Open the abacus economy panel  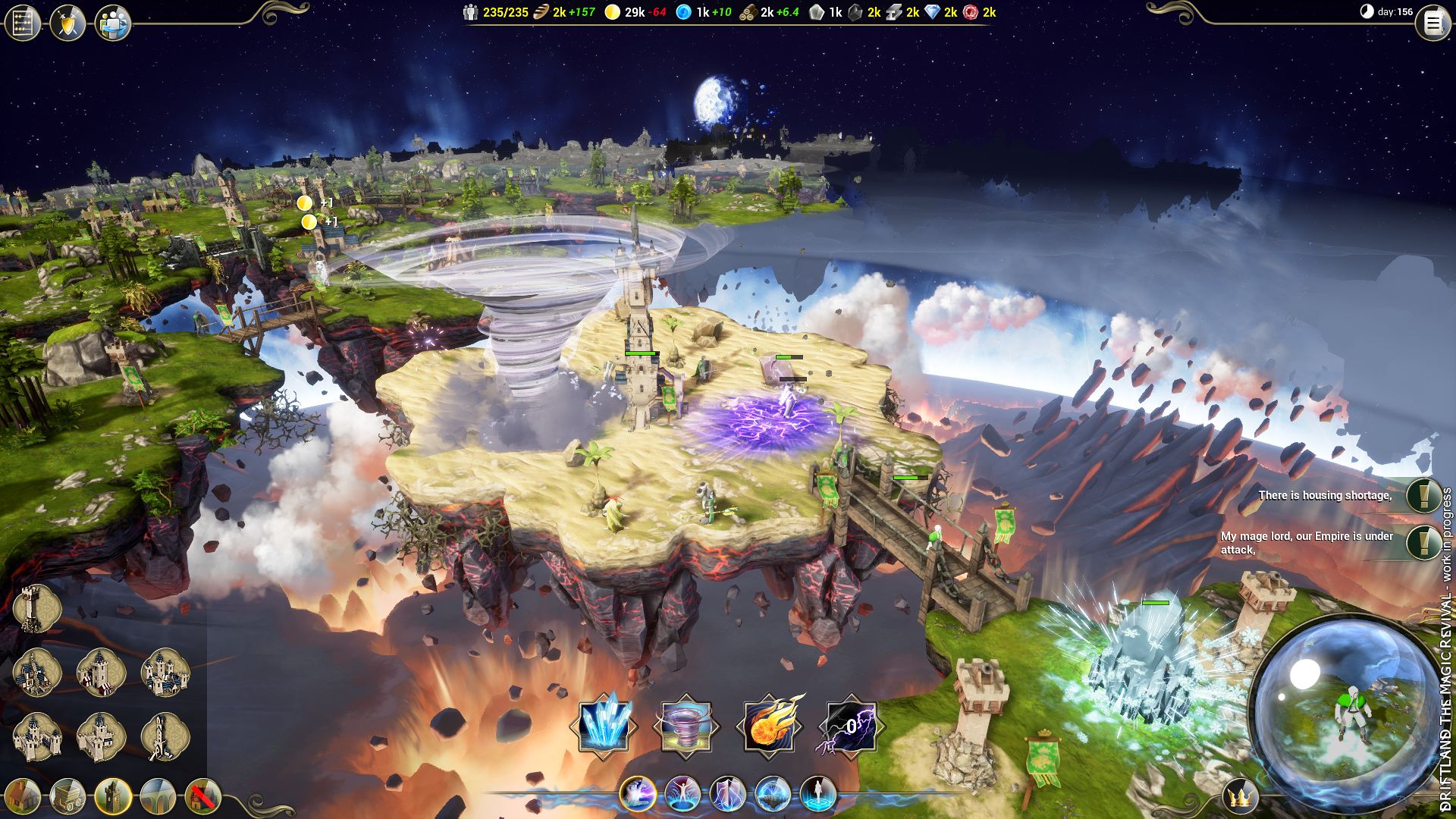(x=22, y=24)
